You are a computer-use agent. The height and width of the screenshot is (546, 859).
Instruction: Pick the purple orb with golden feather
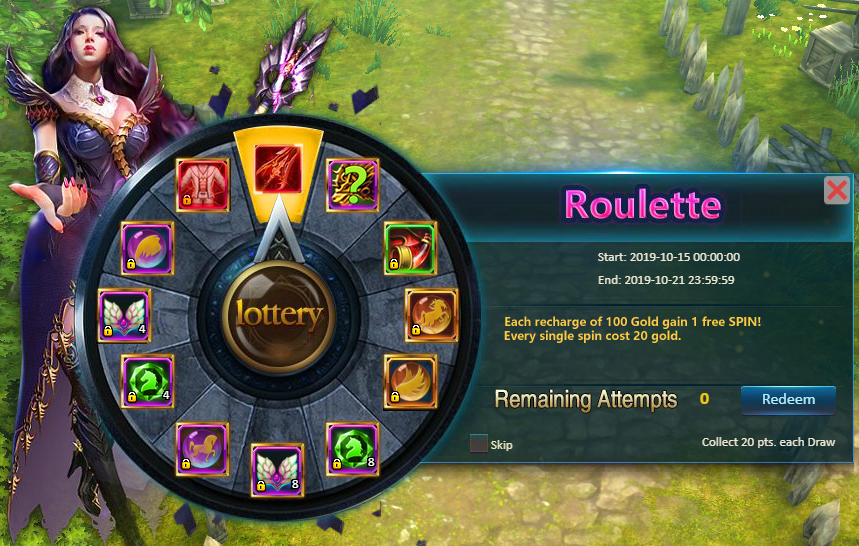148,247
